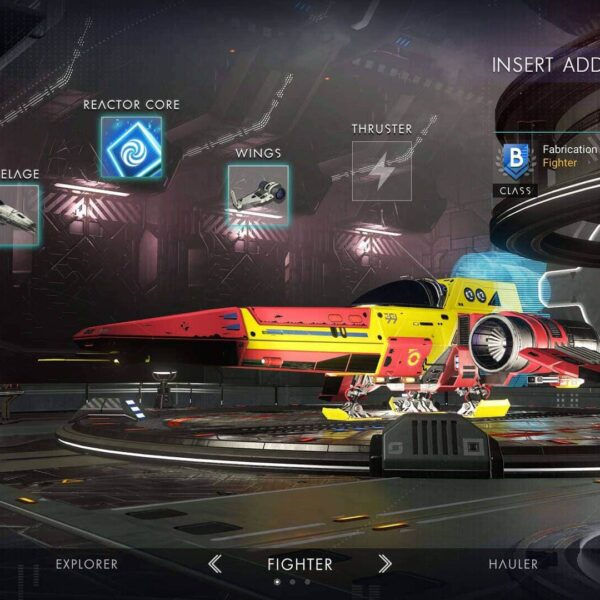This screenshot has width=600, height=600.
Task: Open the empty Thruster slot
Action: click(381, 171)
